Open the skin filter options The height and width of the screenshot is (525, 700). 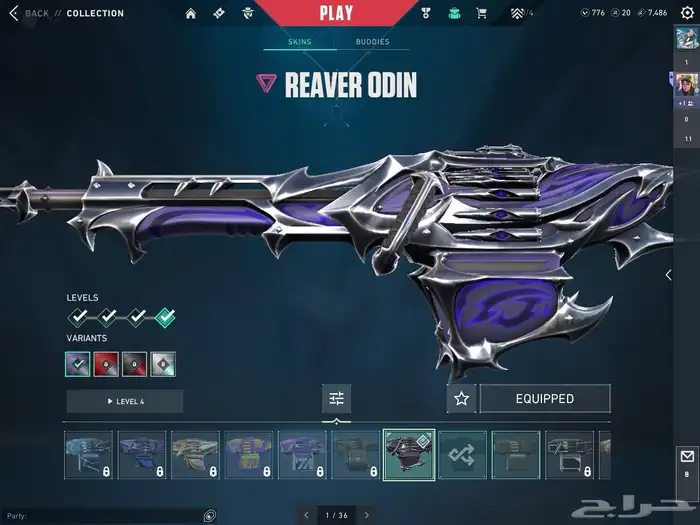point(336,398)
